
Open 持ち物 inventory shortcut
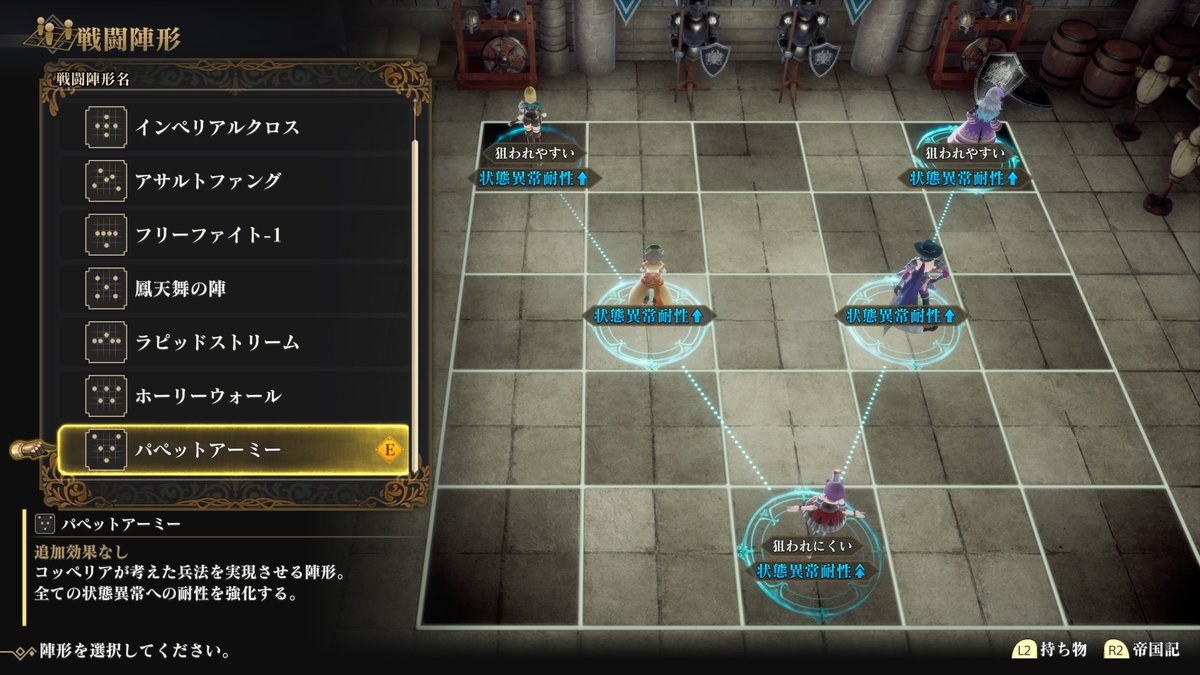pos(1052,650)
